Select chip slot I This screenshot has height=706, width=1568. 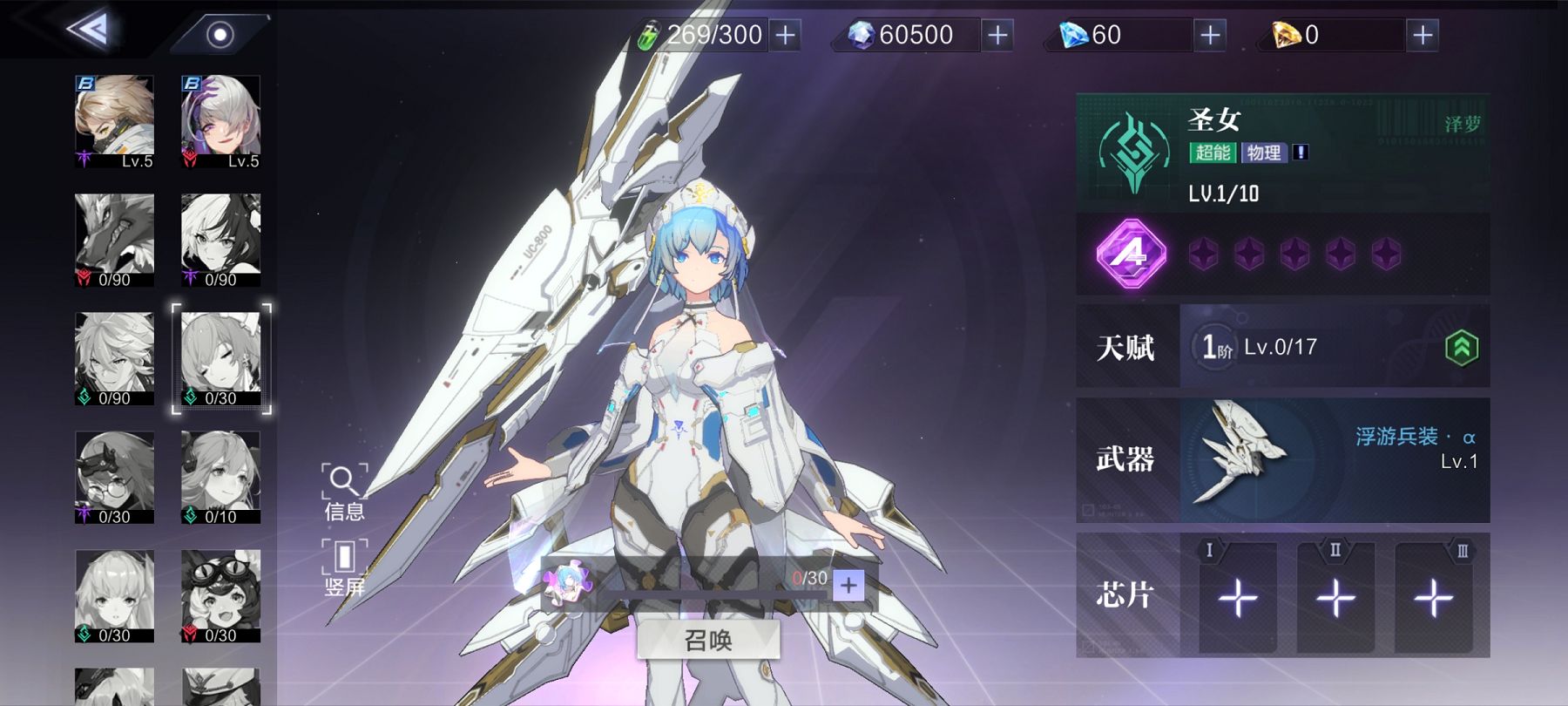[1237, 598]
